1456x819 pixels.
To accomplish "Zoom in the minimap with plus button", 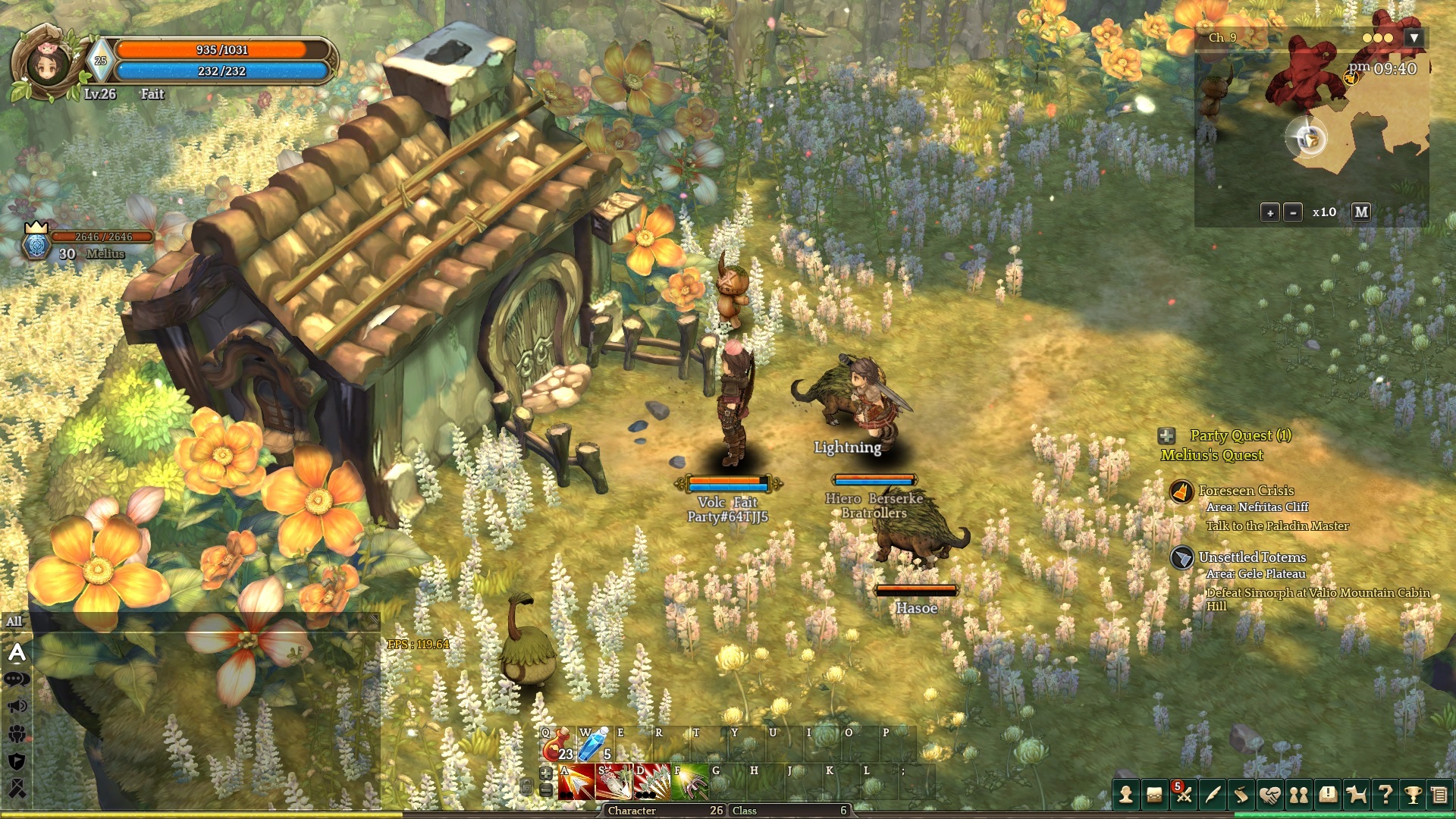I will [1270, 213].
